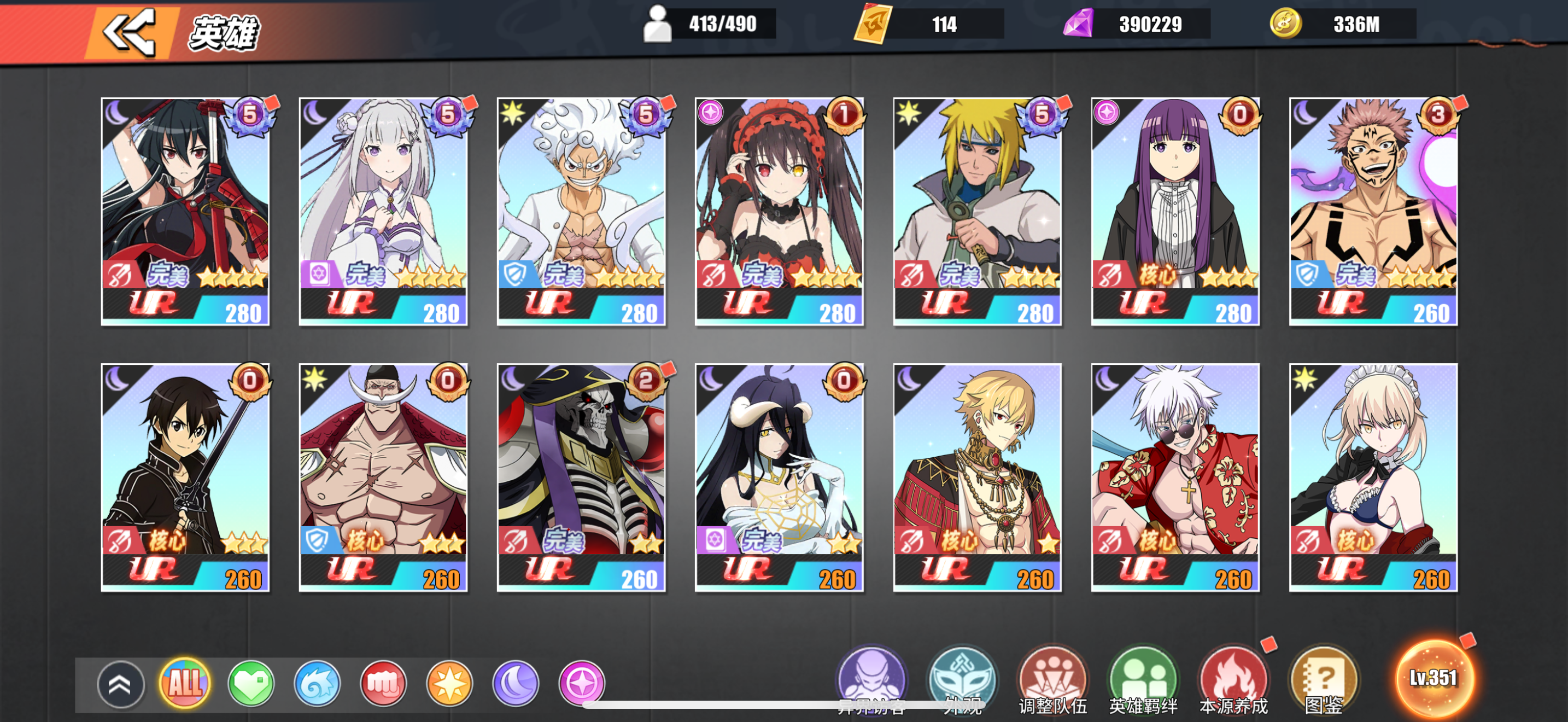The height and width of the screenshot is (722, 1568).
Task: Collapse the filter bar with chevron button
Action: pyautogui.click(x=120, y=684)
